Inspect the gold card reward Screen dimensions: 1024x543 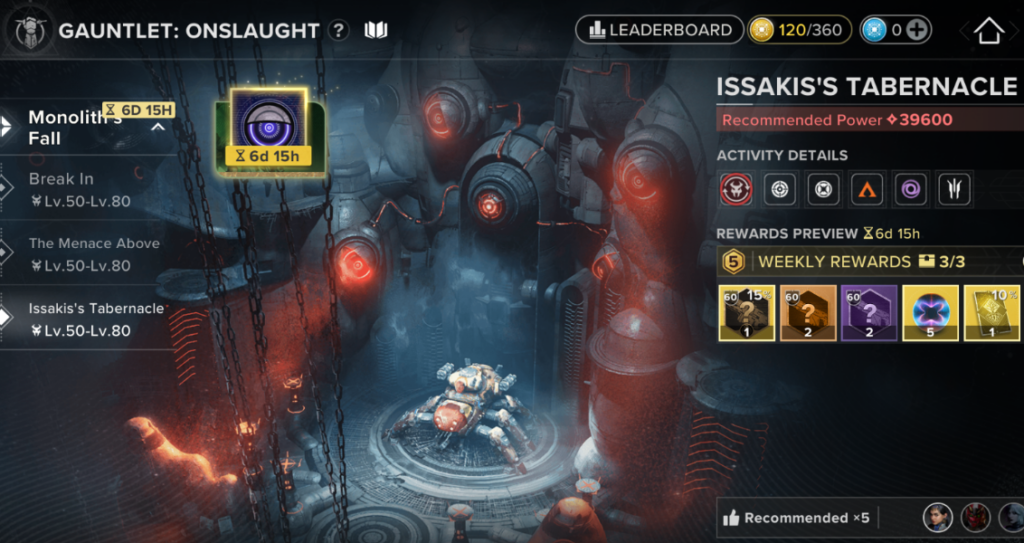(x=992, y=311)
